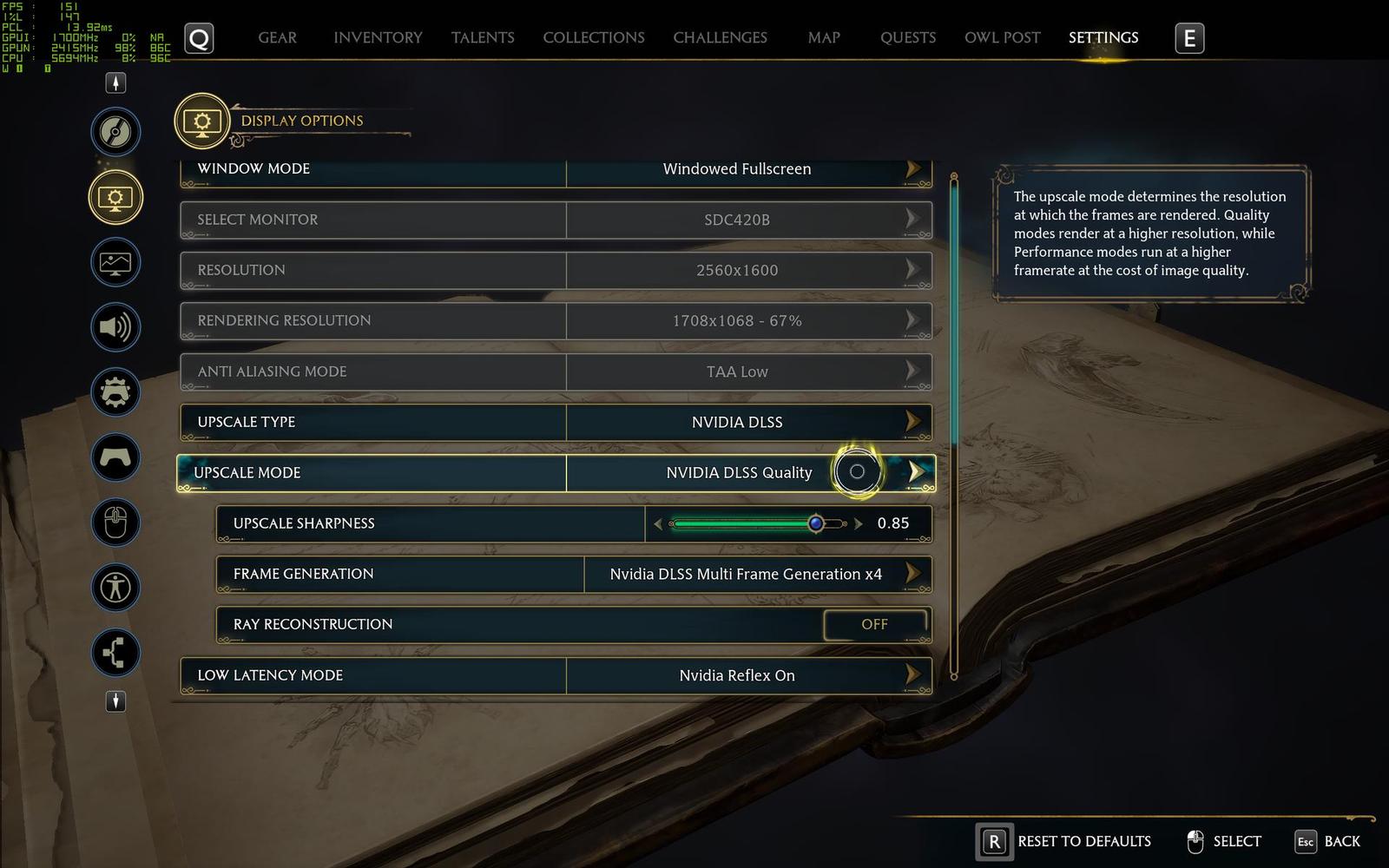Open the Owl Post tab
Viewport: 1389px width, 868px height.
coord(1002,38)
